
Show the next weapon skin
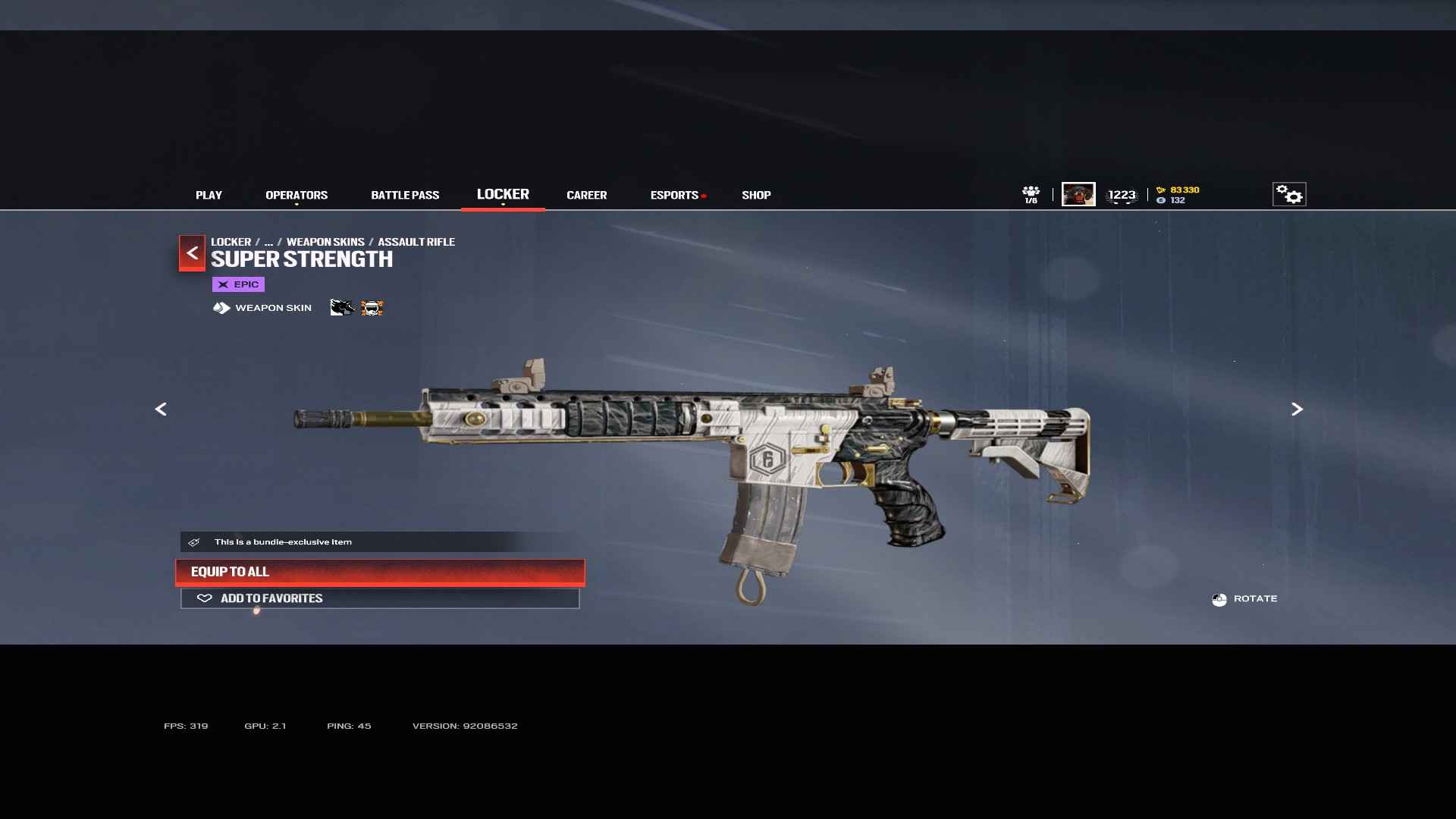1297,409
